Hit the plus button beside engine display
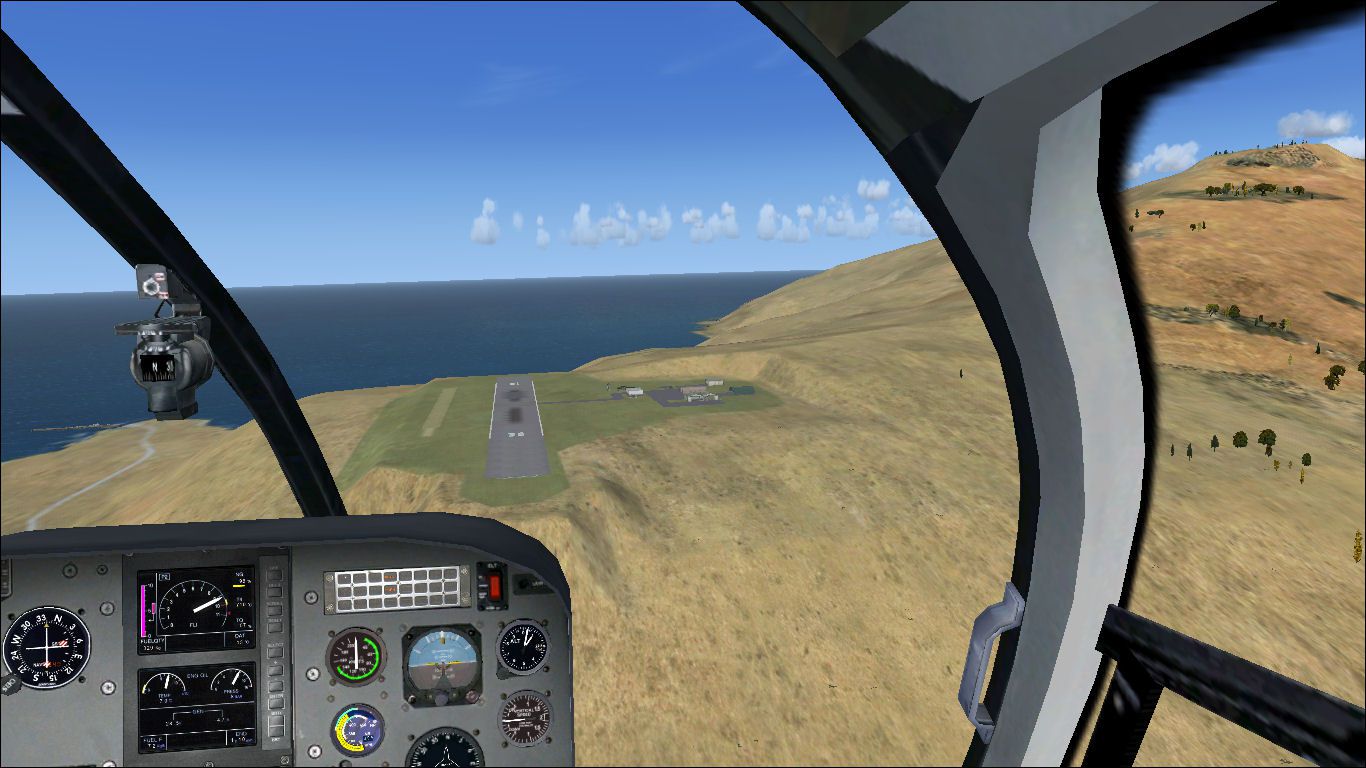 273,672
